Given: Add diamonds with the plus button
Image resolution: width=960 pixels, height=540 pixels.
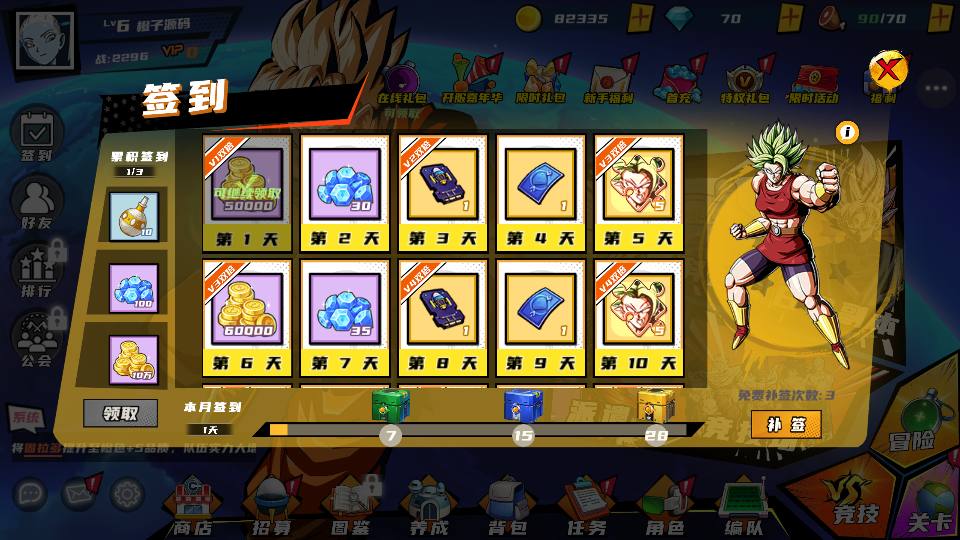Looking at the screenshot, I should [790, 18].
